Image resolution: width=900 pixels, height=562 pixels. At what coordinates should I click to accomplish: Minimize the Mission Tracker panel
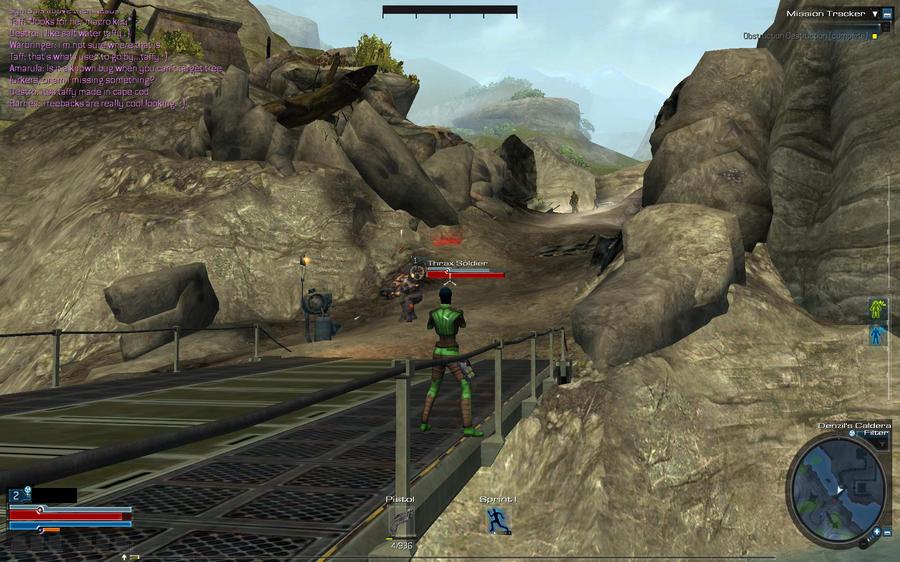[886, 14]
